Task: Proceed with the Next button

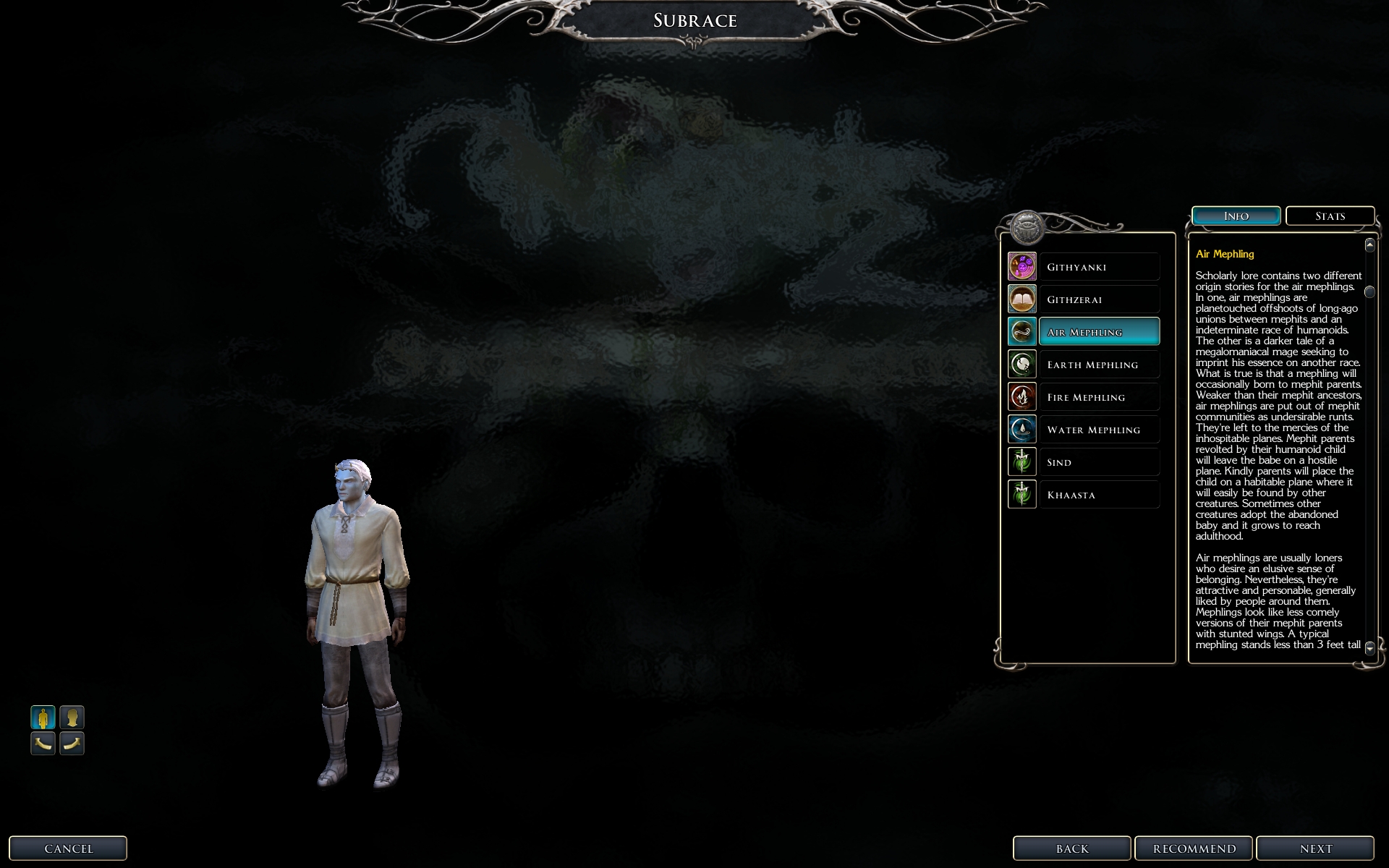Action: pyautogui.click(x=1315, y=848)
